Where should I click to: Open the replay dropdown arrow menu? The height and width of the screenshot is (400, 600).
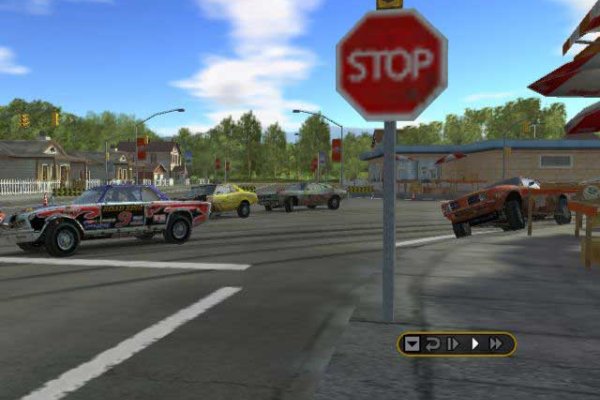click(x=412, y=344)
